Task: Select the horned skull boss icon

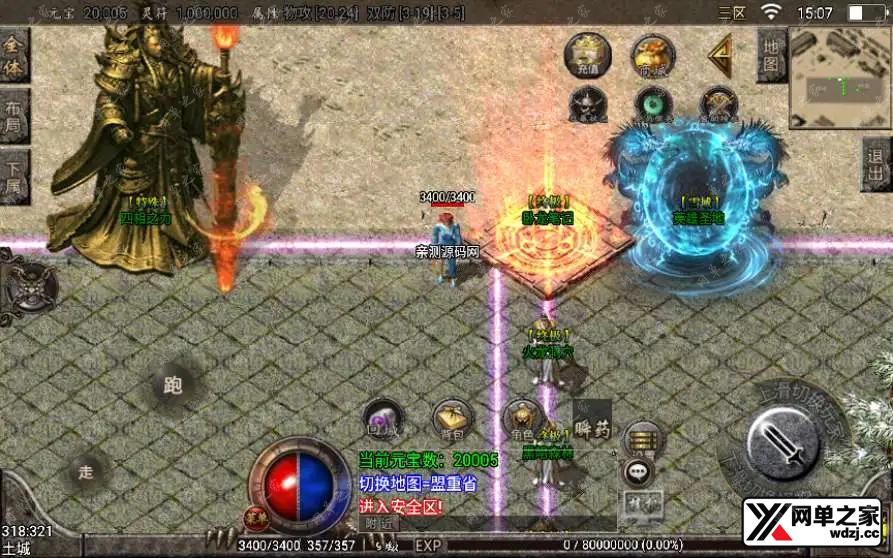Action: coord(587,104)
